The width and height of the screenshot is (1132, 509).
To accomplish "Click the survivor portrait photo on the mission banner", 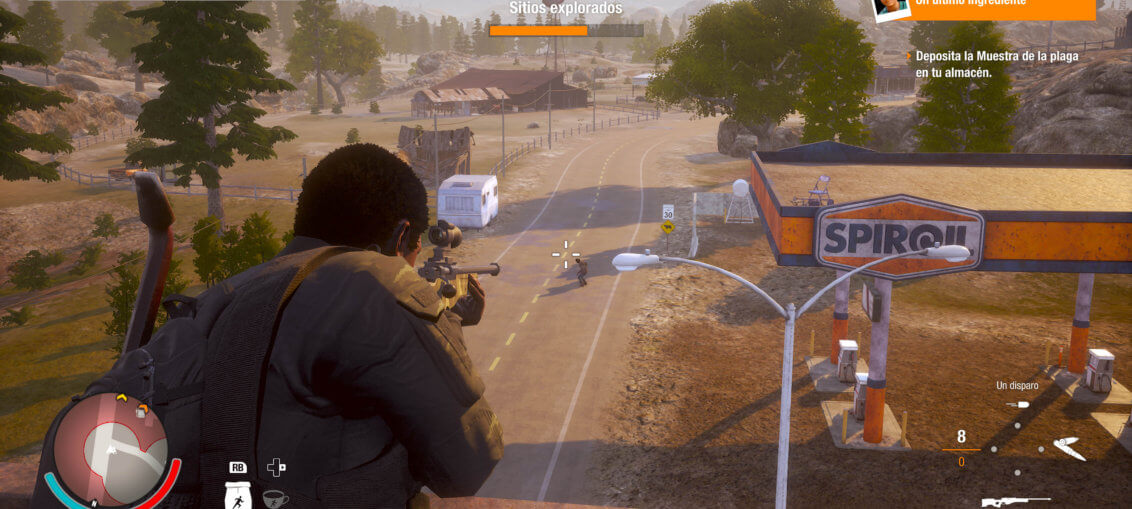I will click(890, 8).
